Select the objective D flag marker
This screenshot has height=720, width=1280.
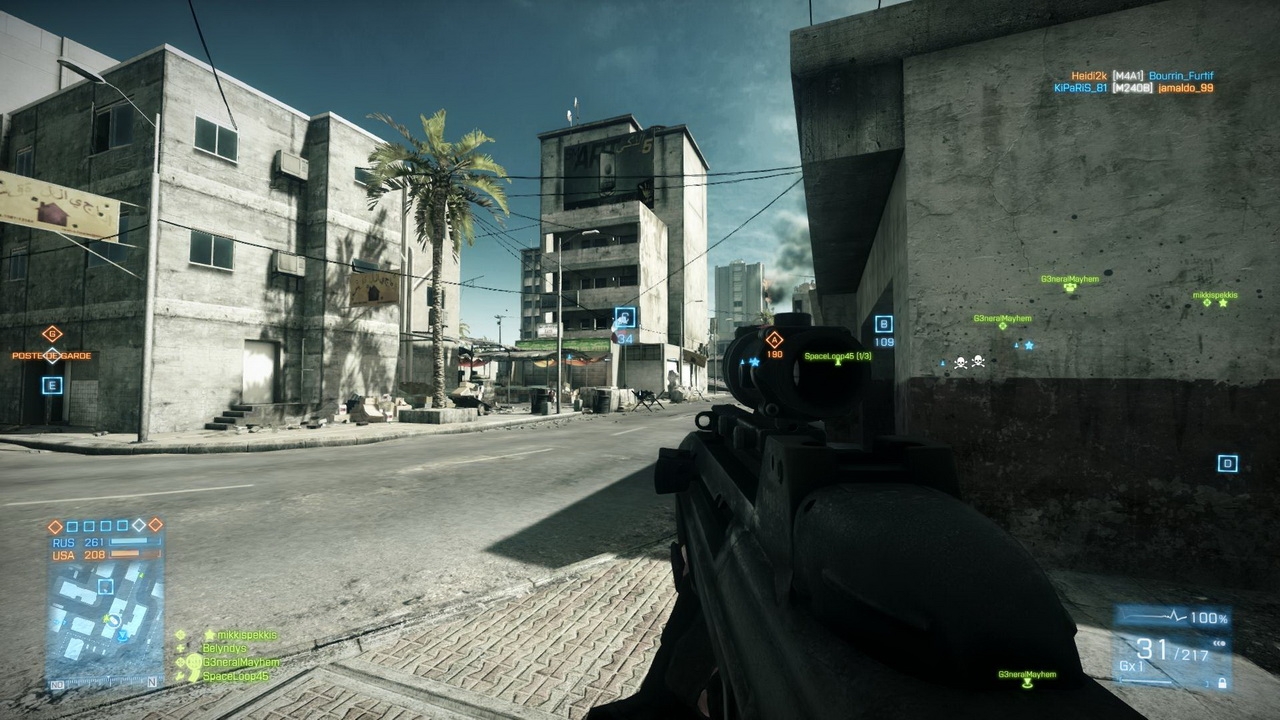click(x=1227, y=463)
